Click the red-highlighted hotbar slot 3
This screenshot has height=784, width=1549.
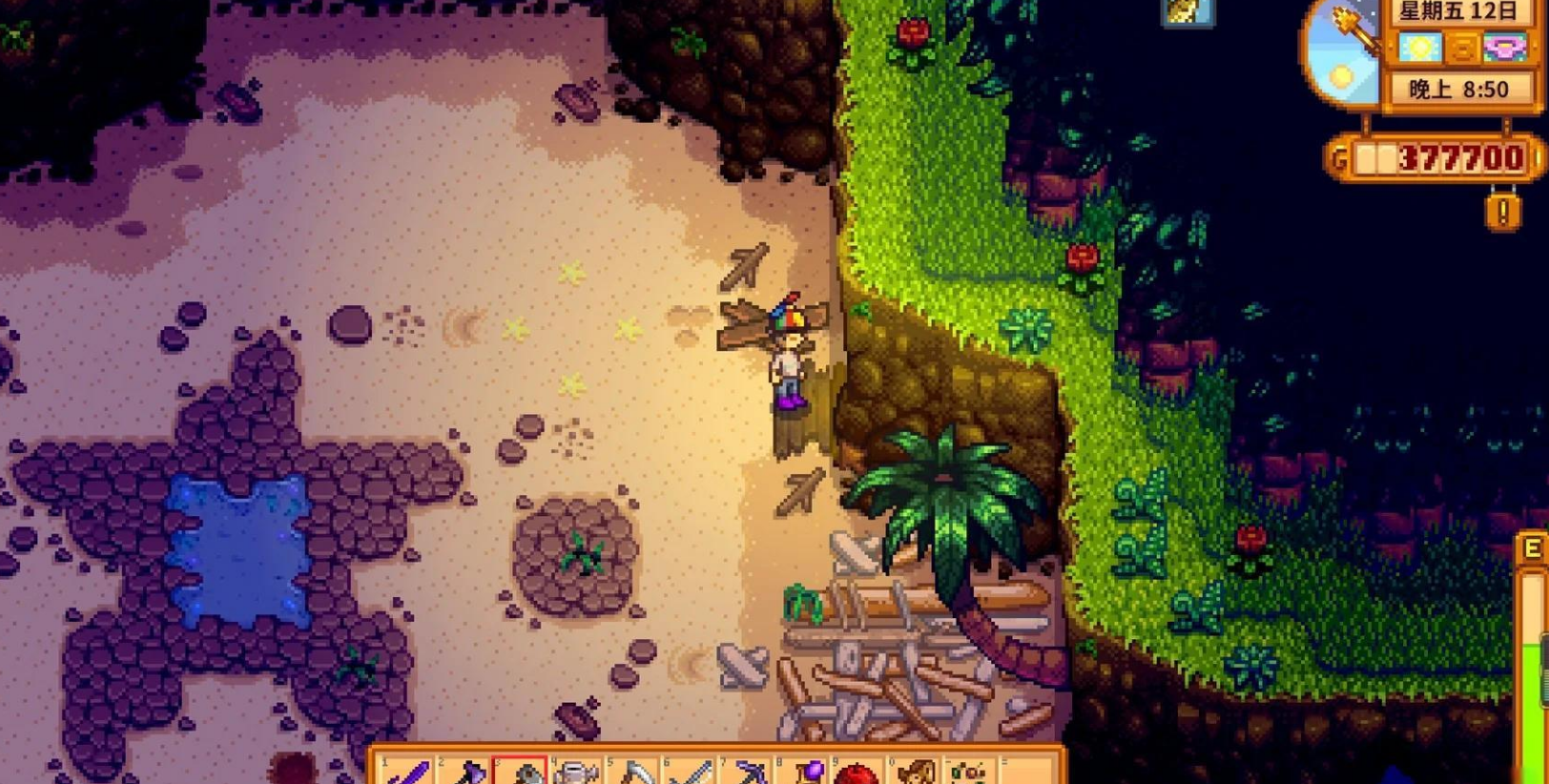click(x=521, y=773)
